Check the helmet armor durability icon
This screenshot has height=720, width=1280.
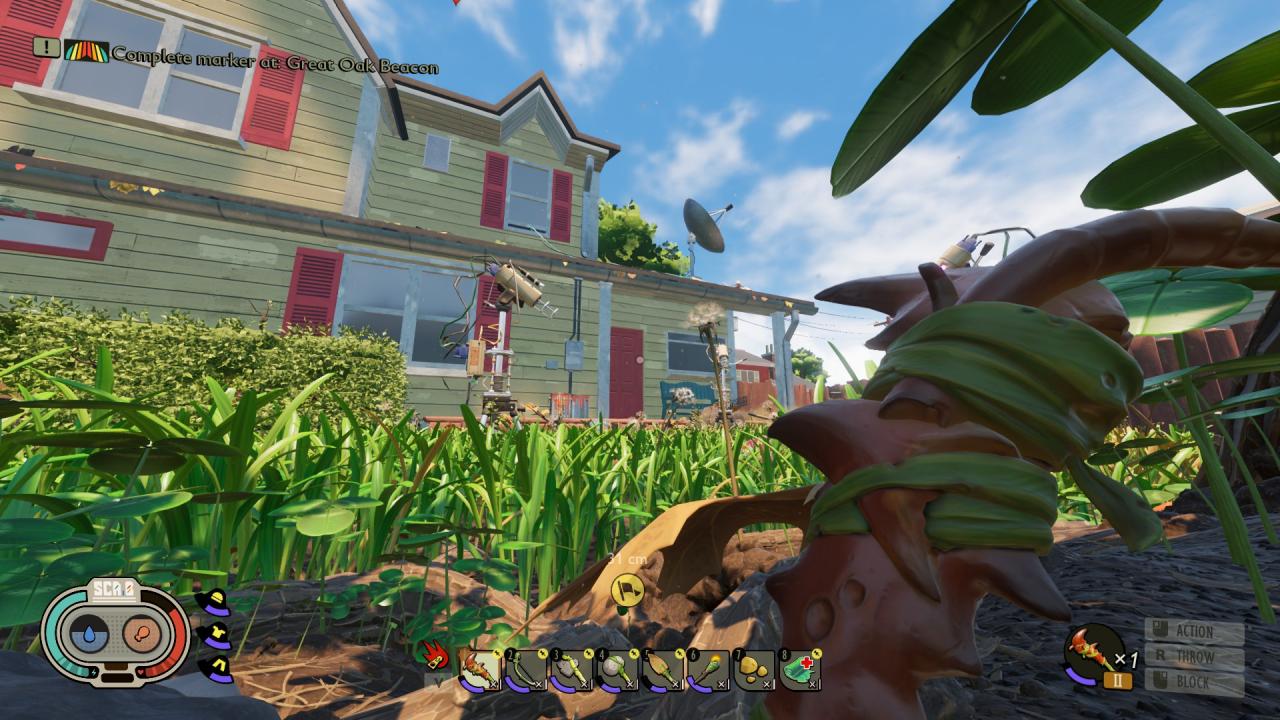pyautogui.click(x=213, y=604)
